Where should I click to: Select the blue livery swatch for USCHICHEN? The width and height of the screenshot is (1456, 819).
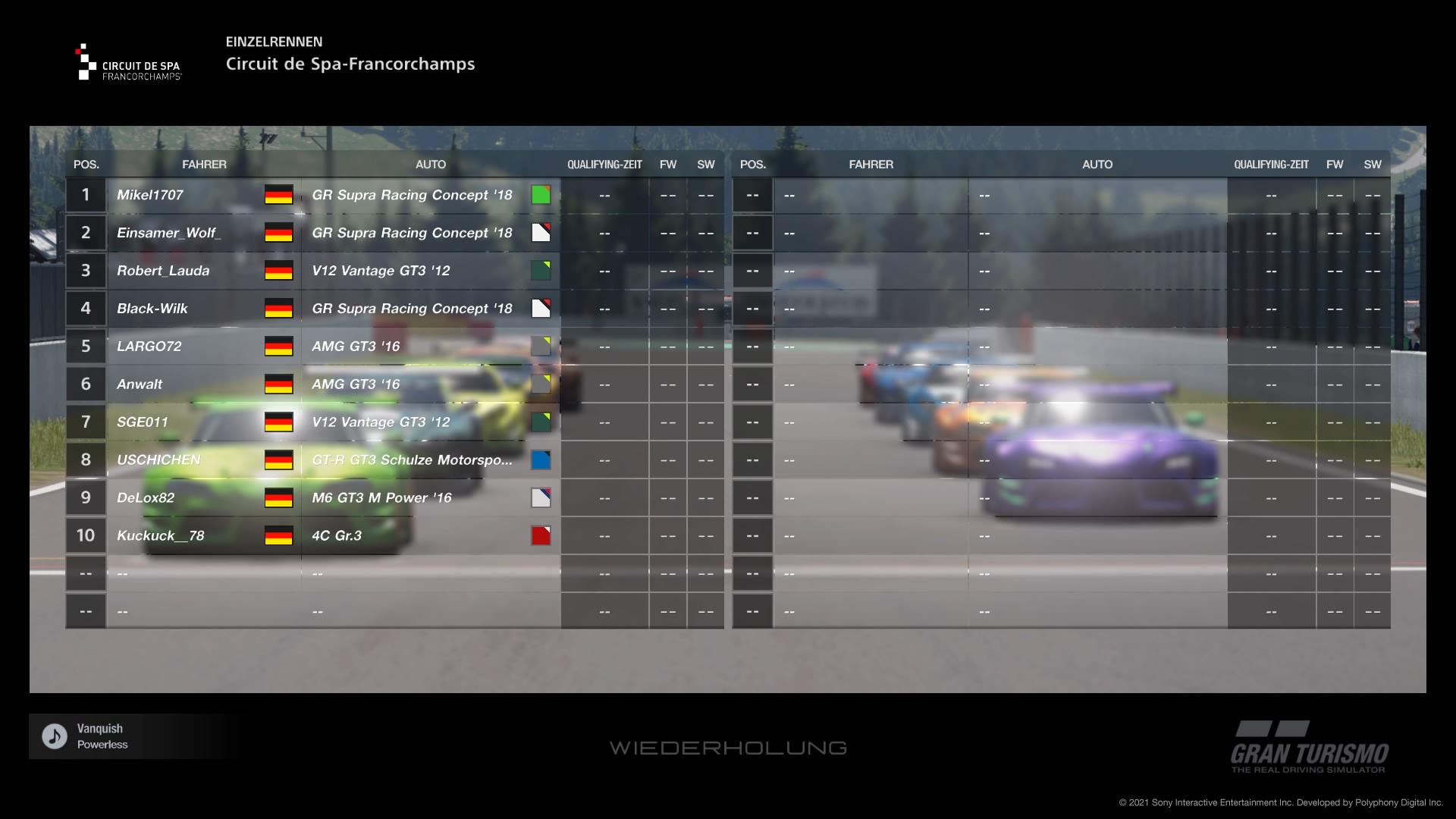coord(541,460)
